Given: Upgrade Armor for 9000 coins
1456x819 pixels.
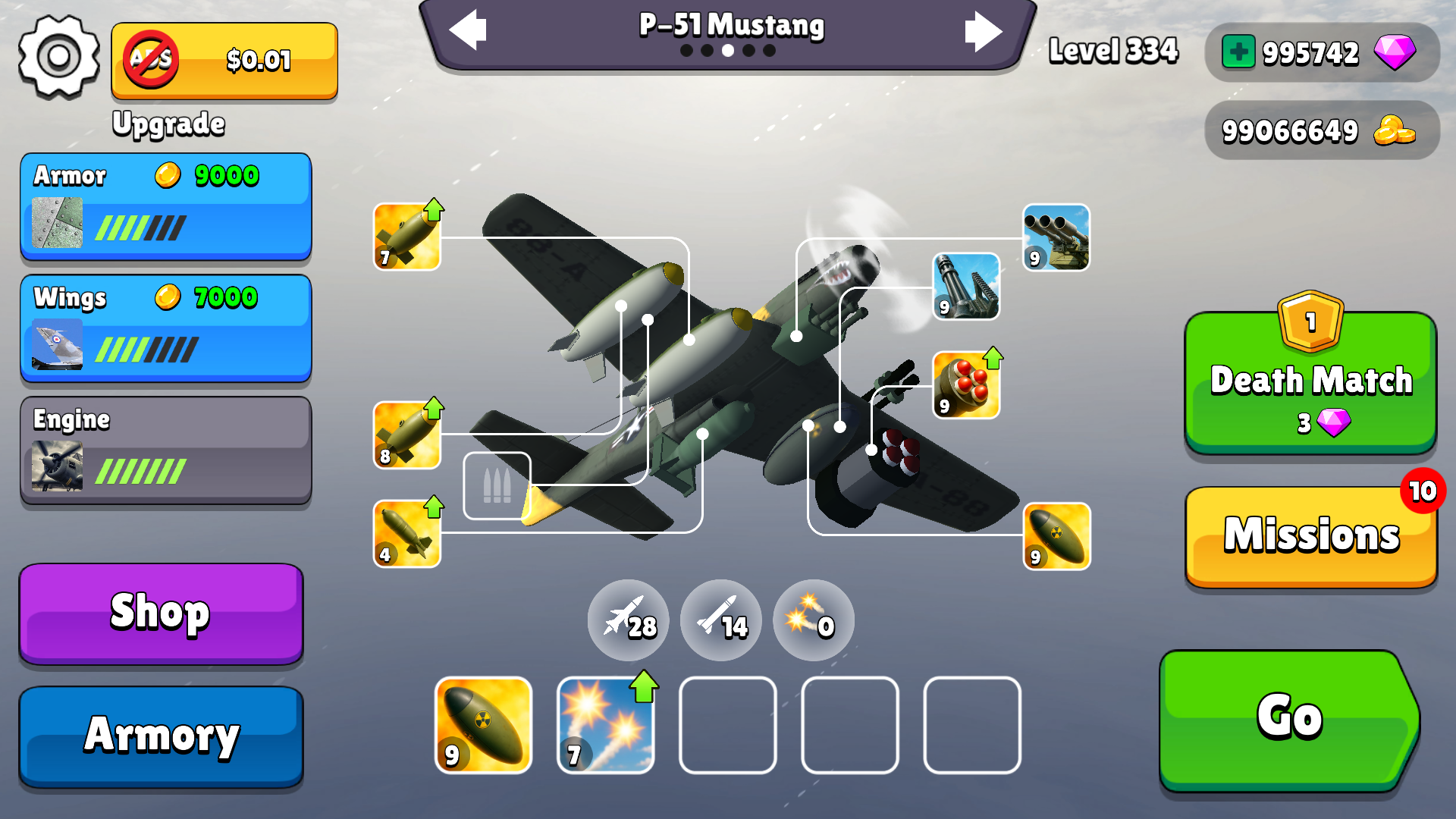Looking at the screenshot, I should coord(166,205).
